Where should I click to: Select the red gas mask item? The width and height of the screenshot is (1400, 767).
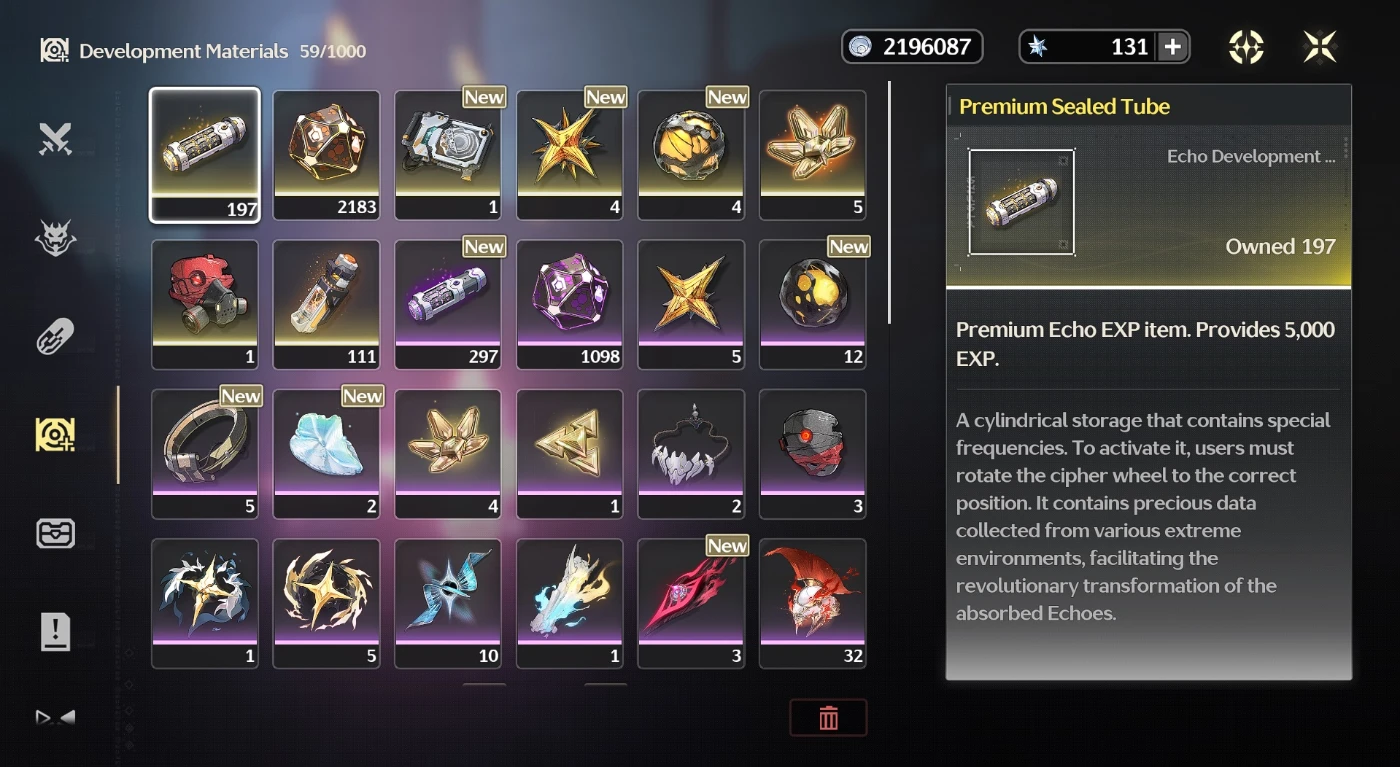204,304
